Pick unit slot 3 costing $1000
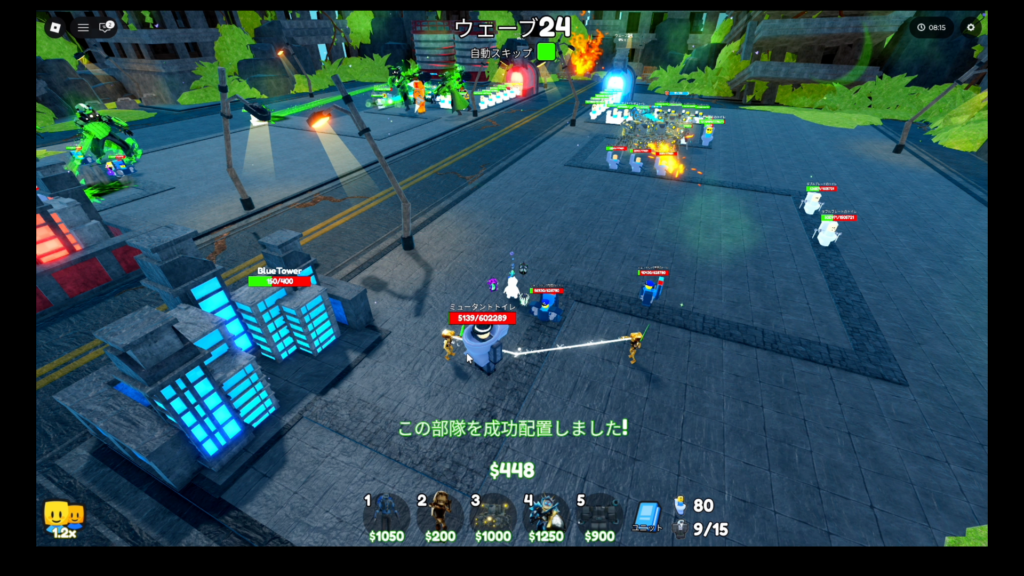The image size is (1024, 576). pos(493,514)
